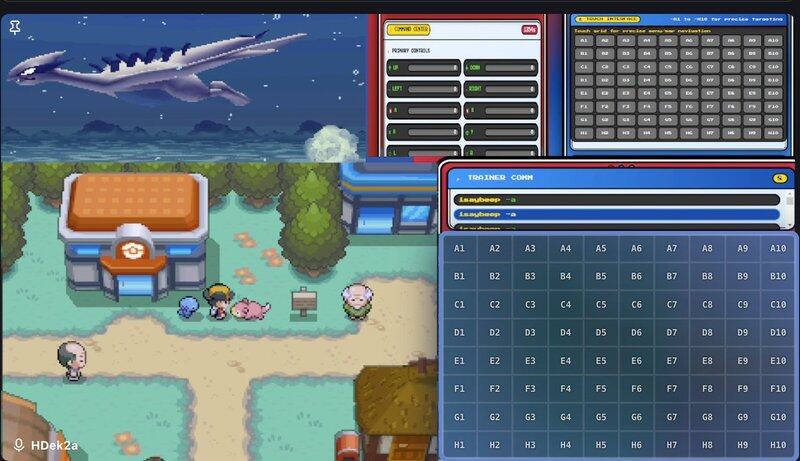Click the pin icon on the stream
The width and height of the screenshot is (800, 461).
15,27
